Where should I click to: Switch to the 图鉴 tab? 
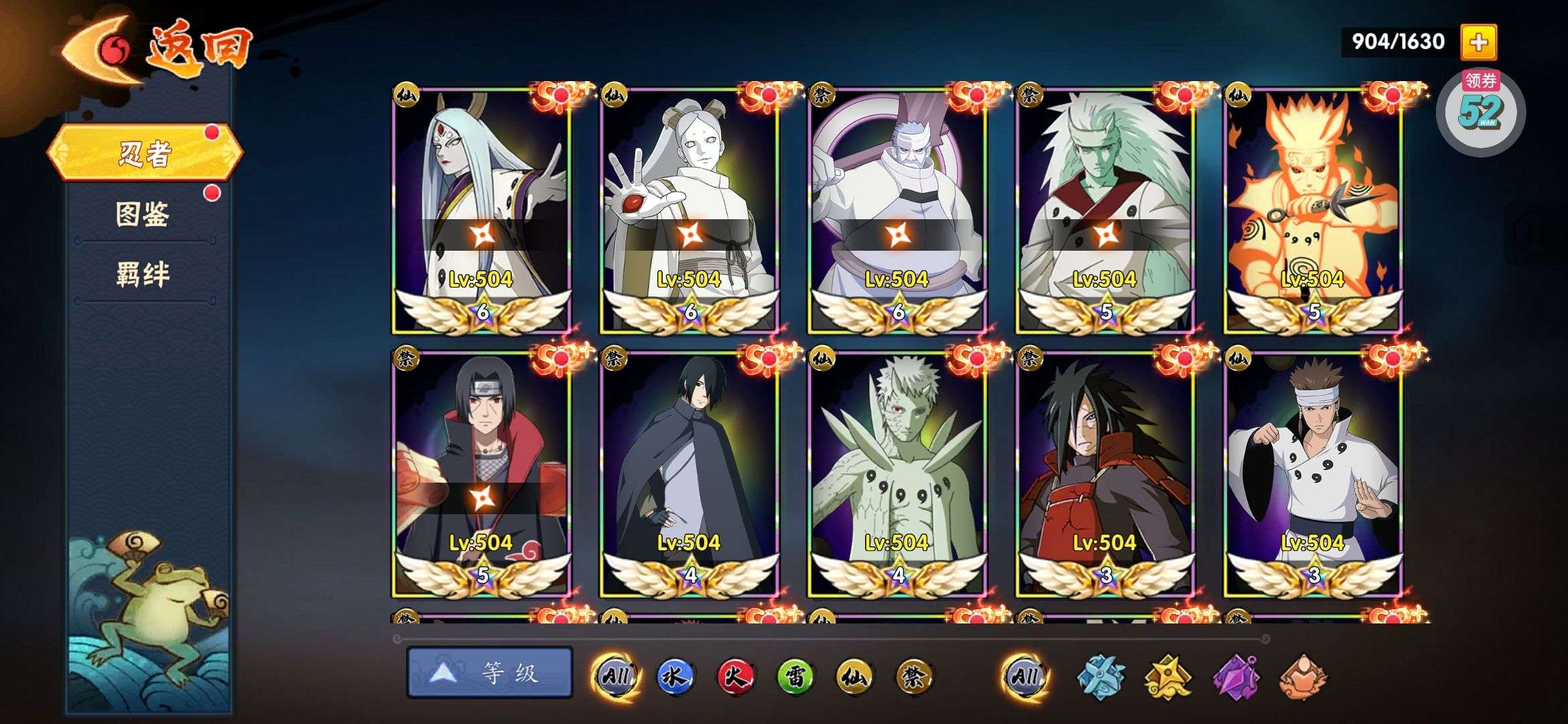point(143,215)
